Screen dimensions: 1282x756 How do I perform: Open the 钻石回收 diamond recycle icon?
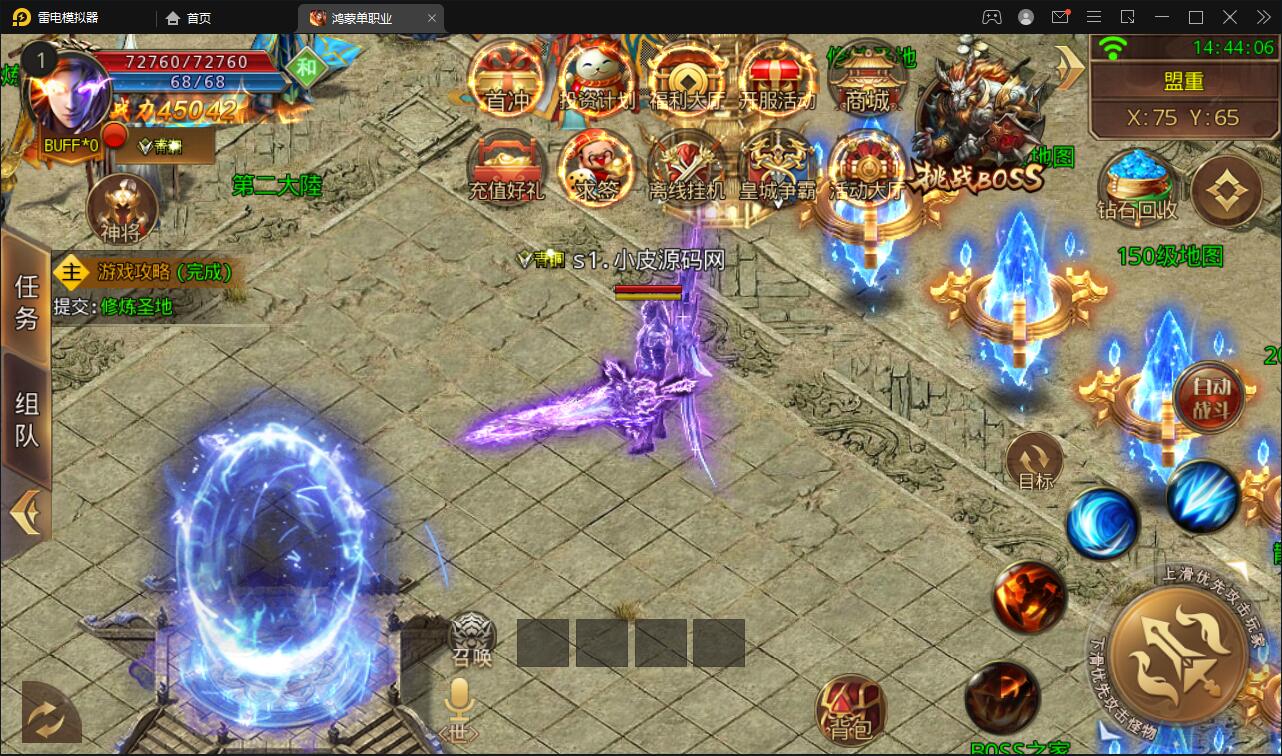click(x=1137, y=186)
